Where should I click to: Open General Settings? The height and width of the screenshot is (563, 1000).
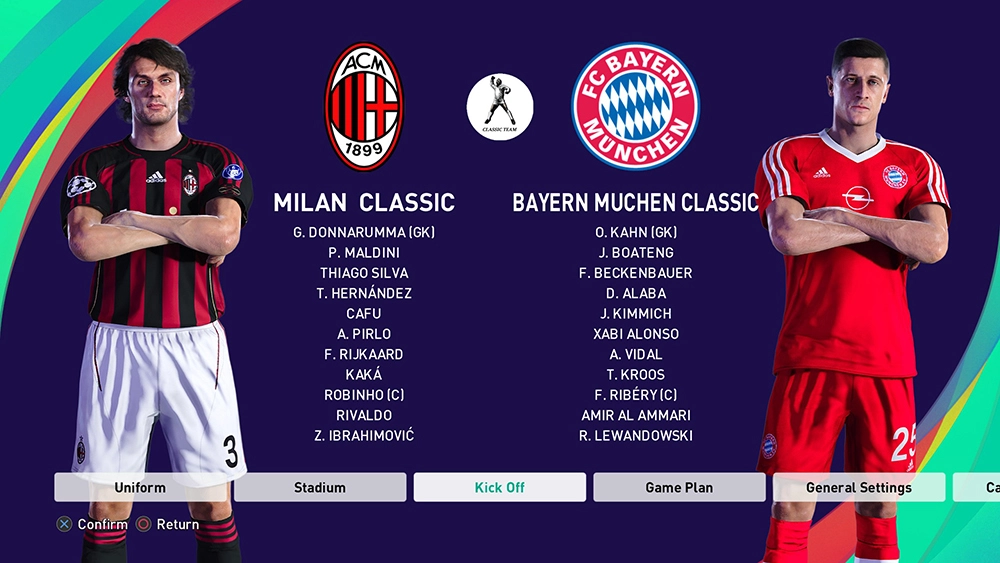[858, 487]
